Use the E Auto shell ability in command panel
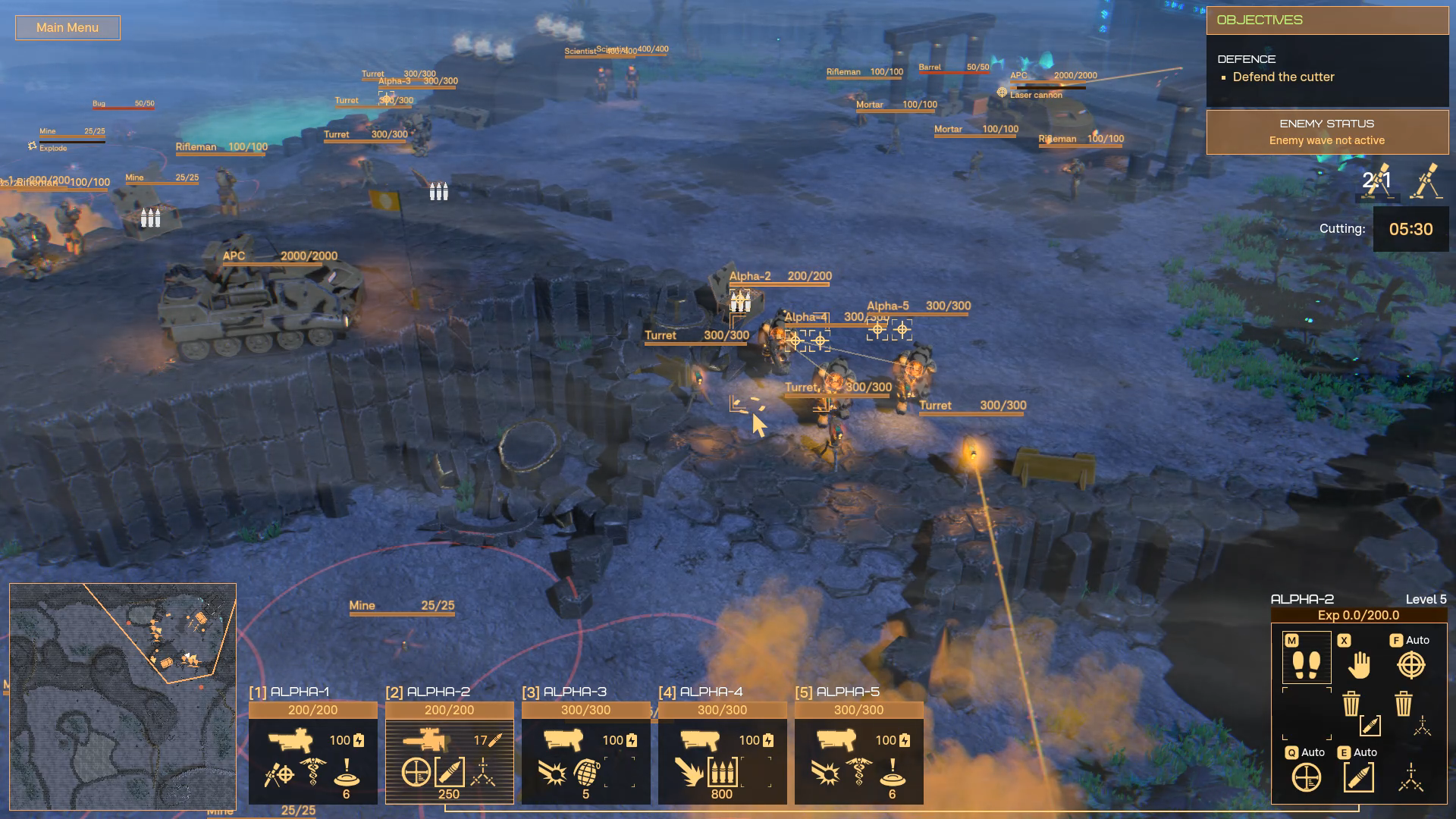 point(1358,777)
